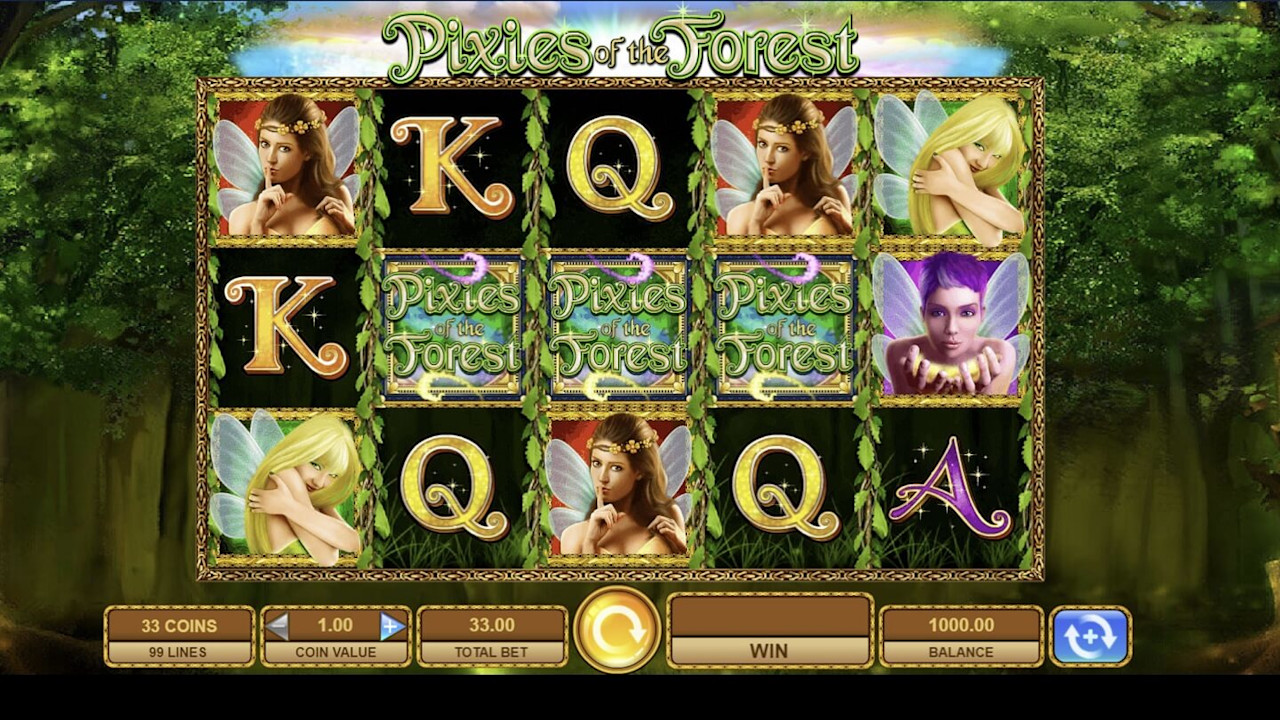This screenshot has width=1280, height=720.
Task: Spin the reels with the gold button
Action: click(x=617, y=630)
